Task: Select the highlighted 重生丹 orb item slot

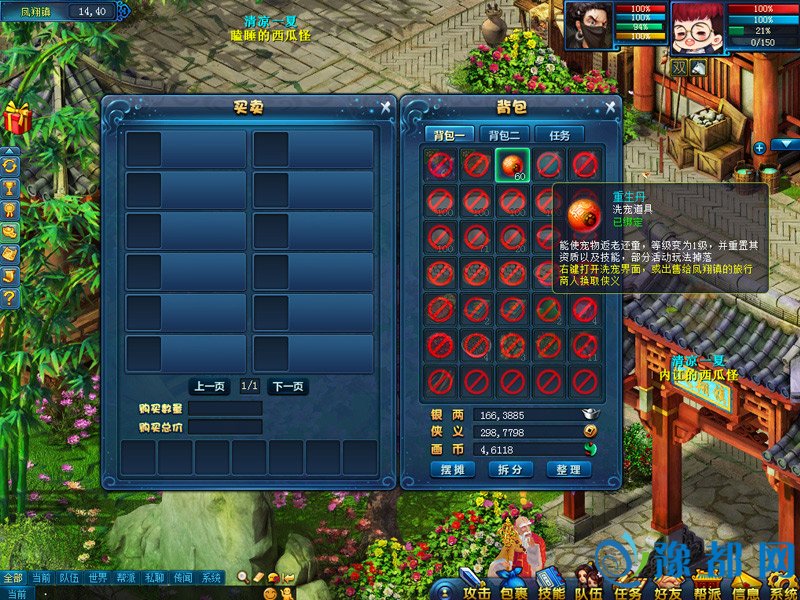Action: (x=512, y=165)
